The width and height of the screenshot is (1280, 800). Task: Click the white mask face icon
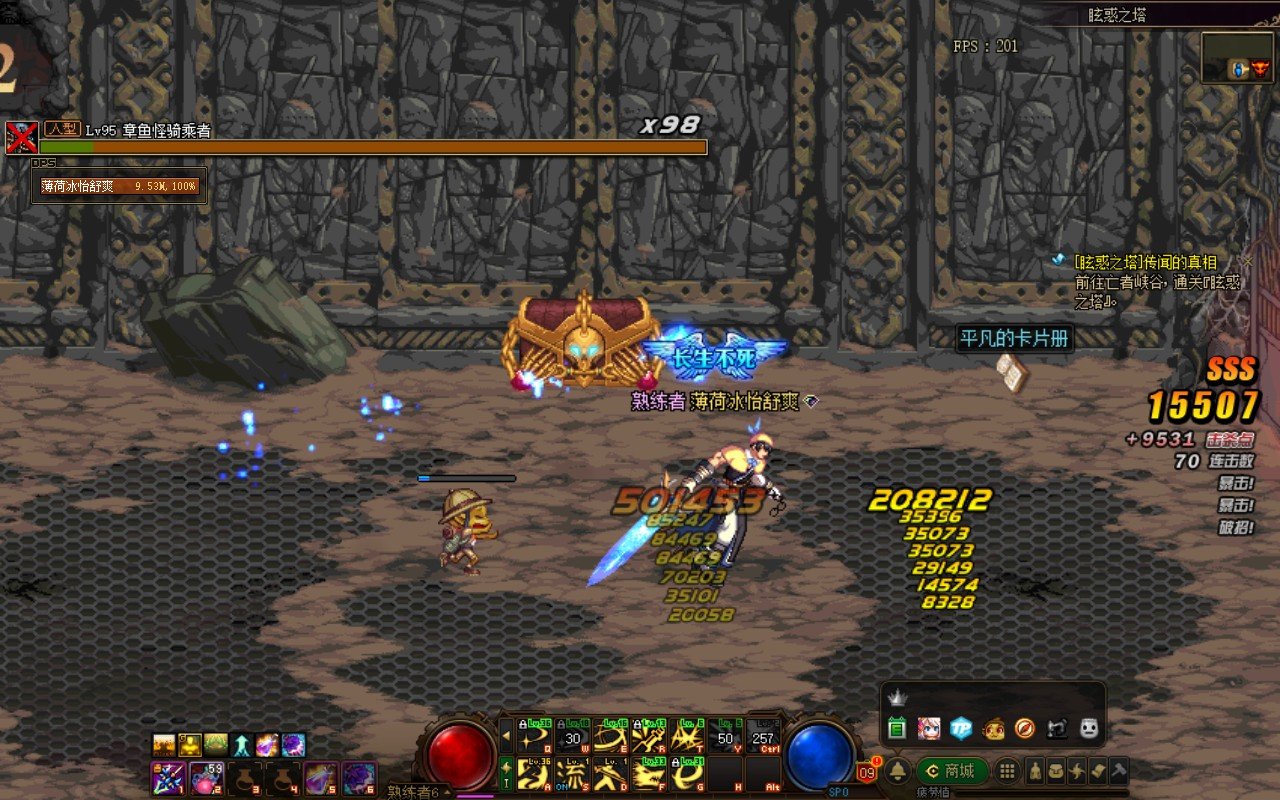[1089, 728]
